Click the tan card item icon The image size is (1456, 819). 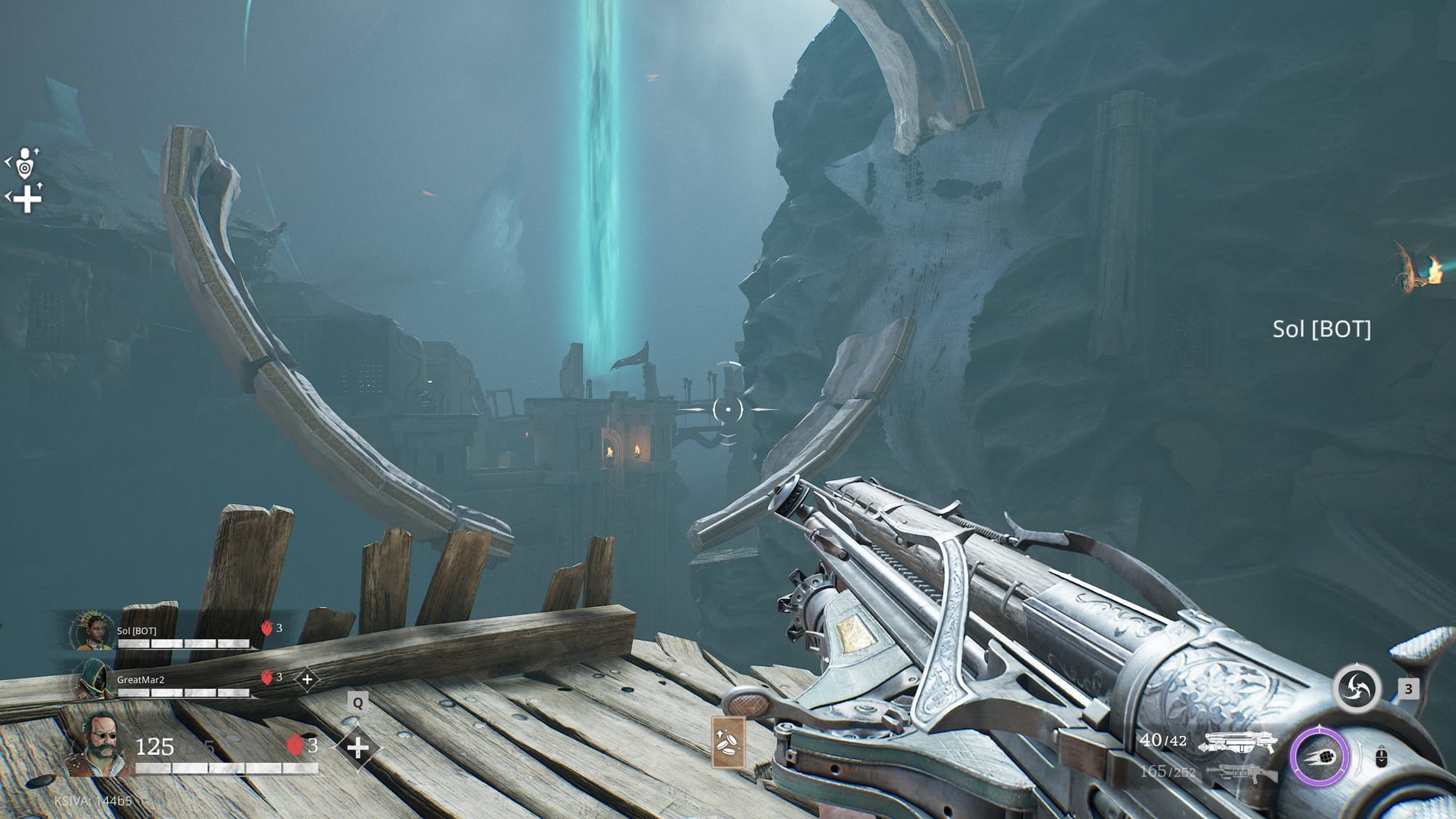(x=728, y=742)
